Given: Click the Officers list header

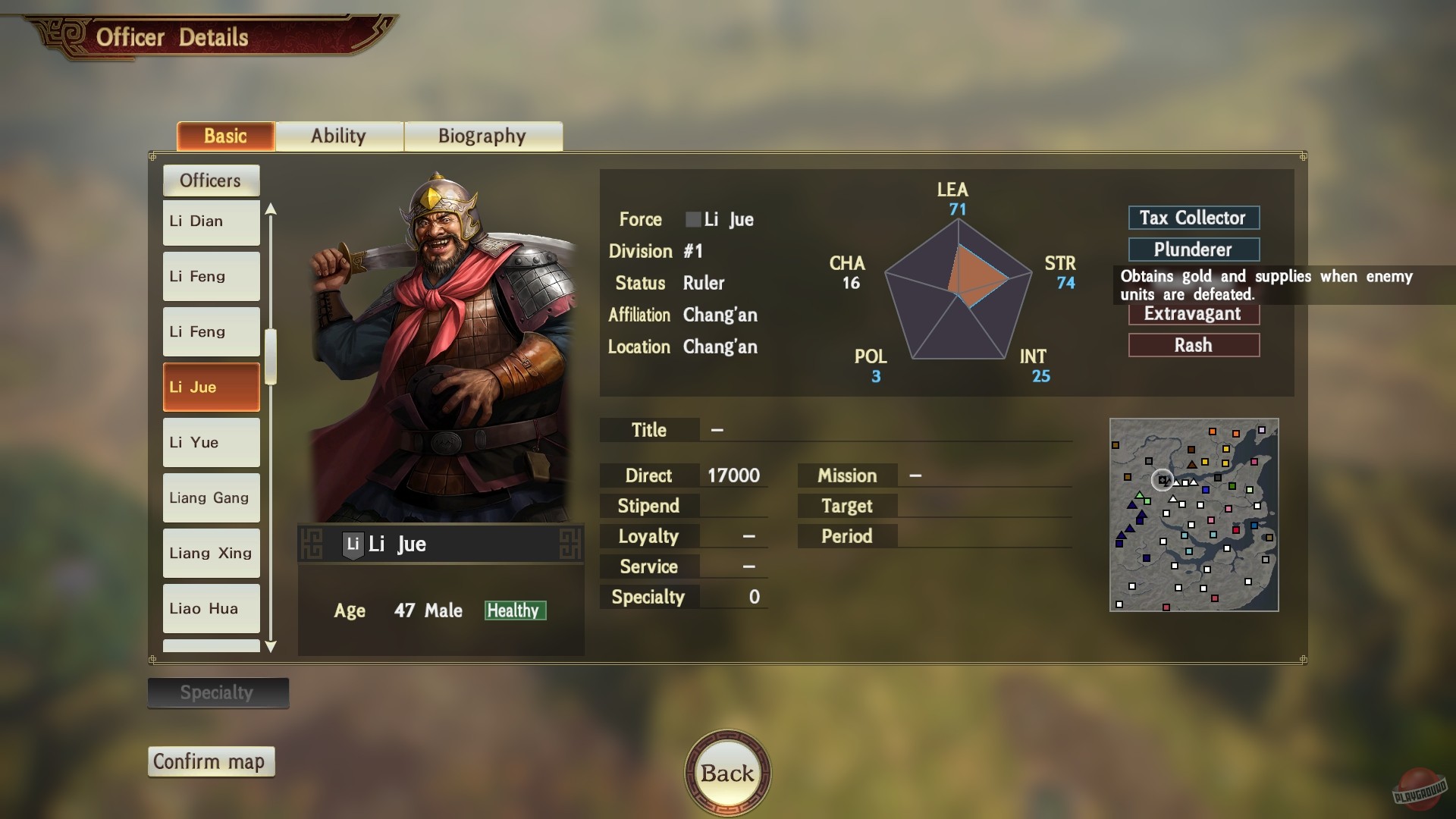Looking at the screenshot, I should (x=211, y=180).
